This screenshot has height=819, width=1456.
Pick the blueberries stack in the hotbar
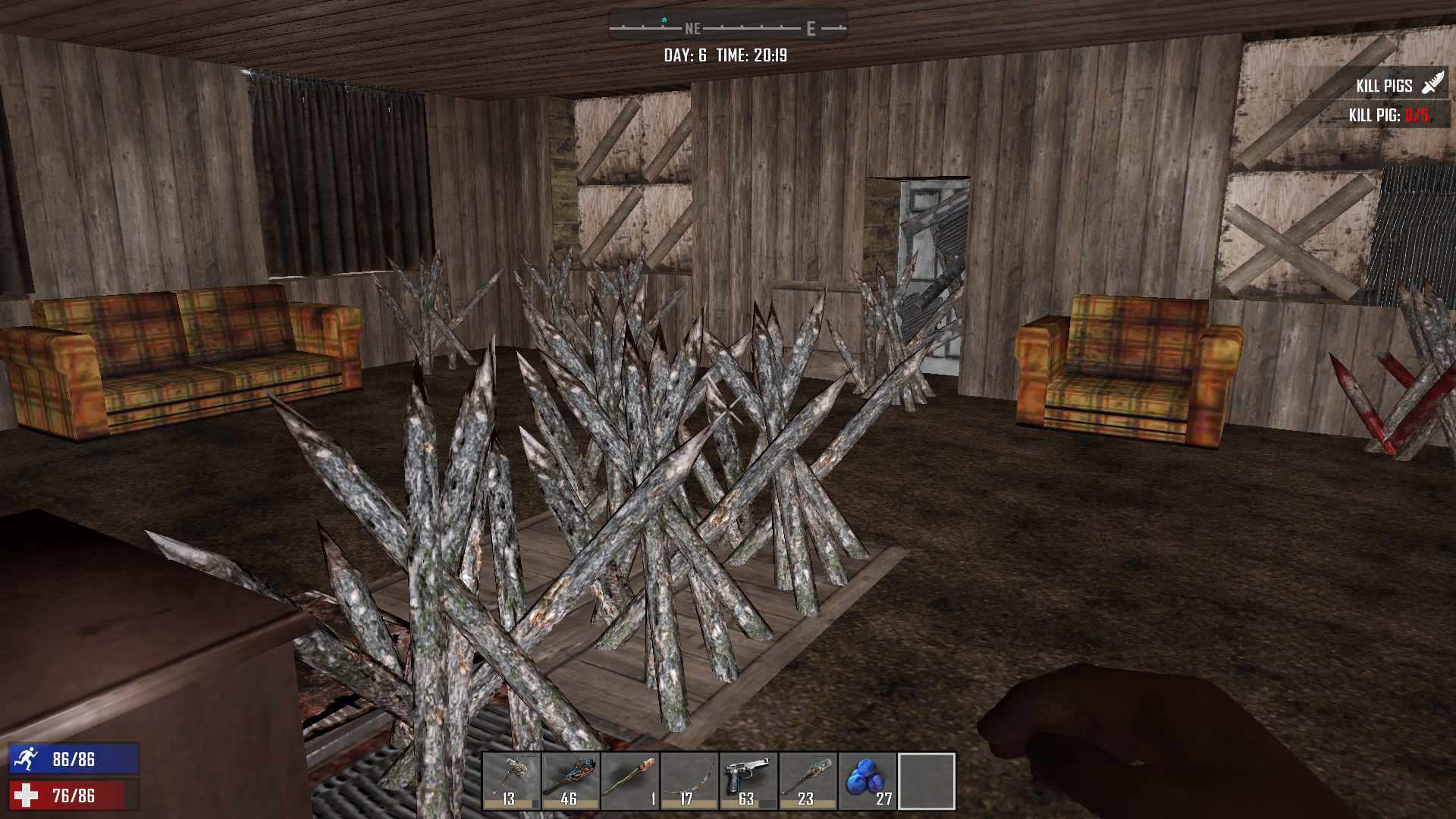(x=867, y=781)
